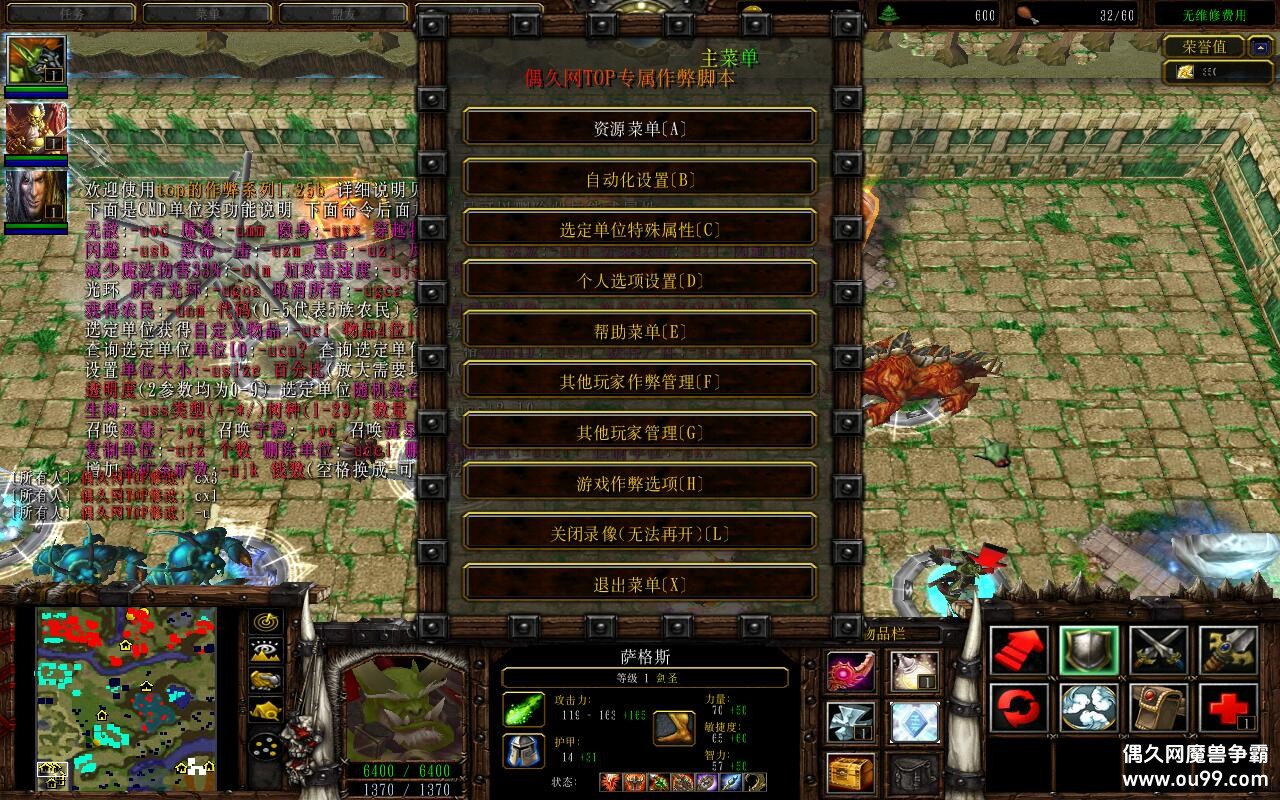Toggle off the defend shield ability

tap(1088, 650)
